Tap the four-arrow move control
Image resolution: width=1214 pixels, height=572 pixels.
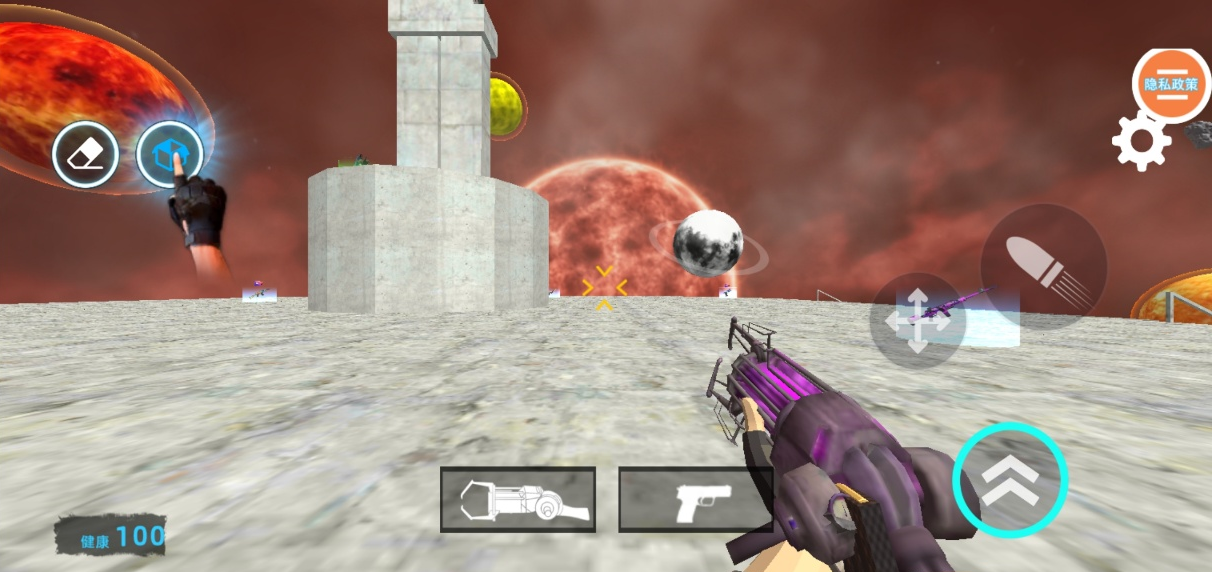[916, 320]
